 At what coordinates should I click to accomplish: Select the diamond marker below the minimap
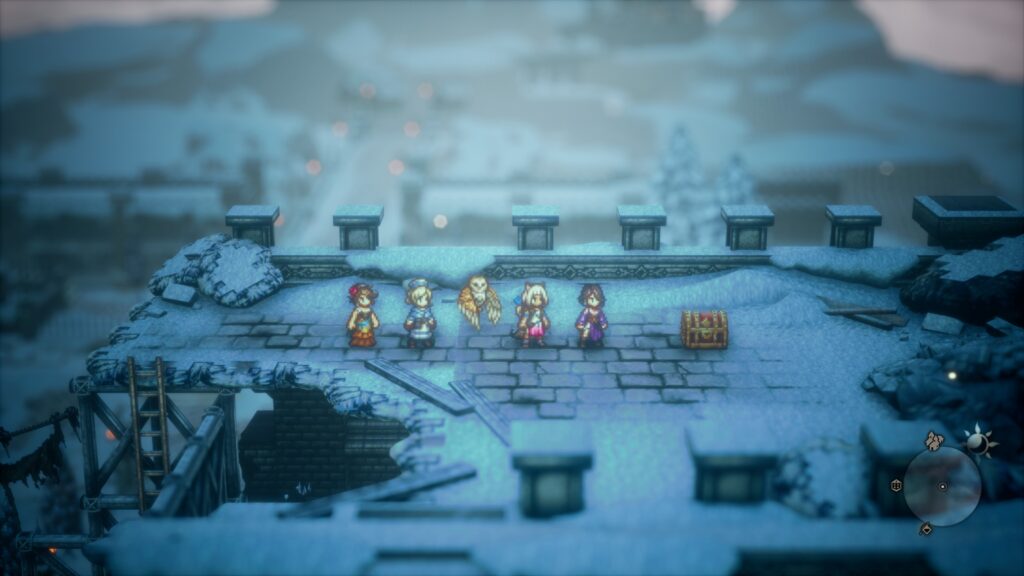click(925, 528)
